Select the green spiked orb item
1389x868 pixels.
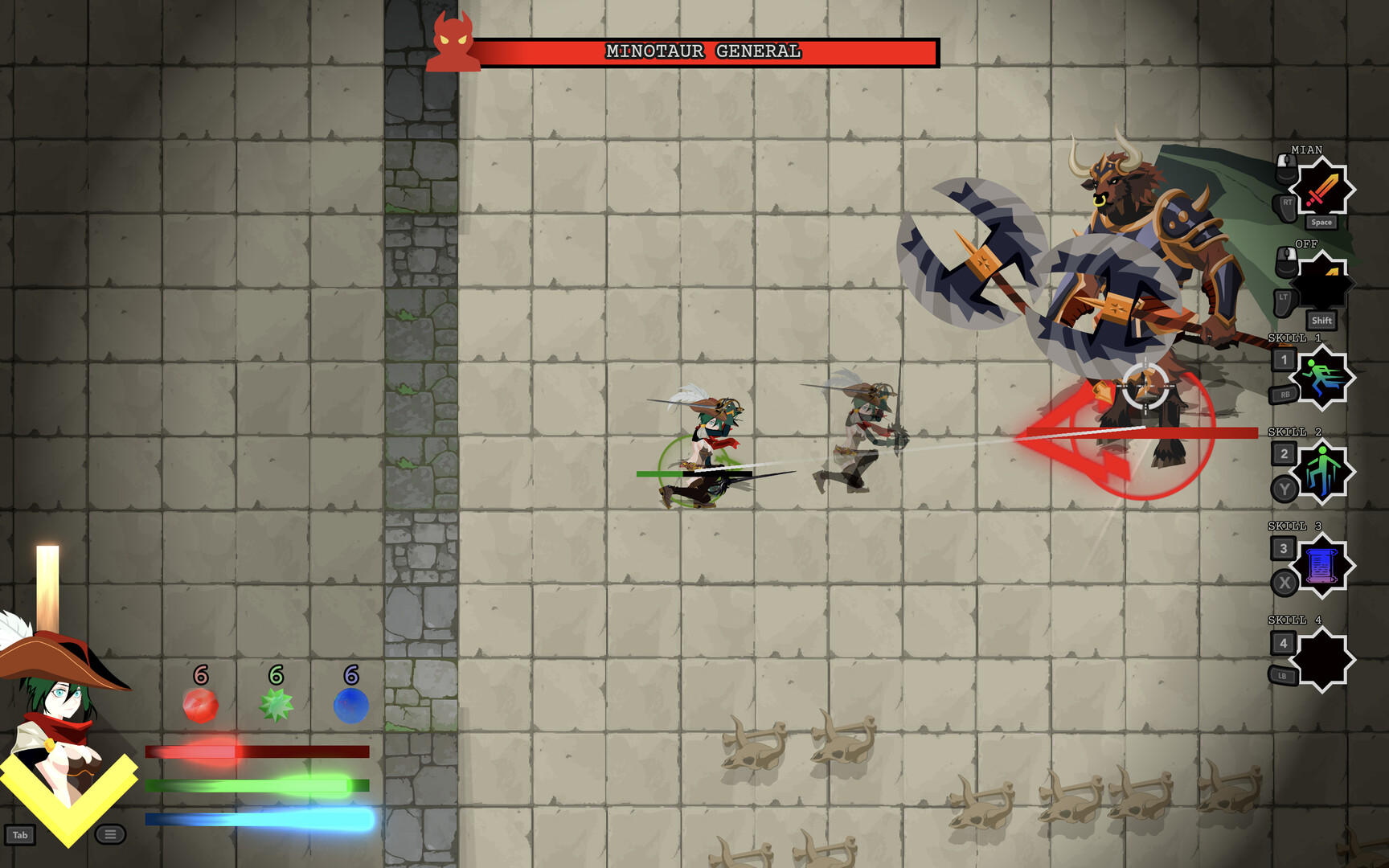tap(275, 705)
